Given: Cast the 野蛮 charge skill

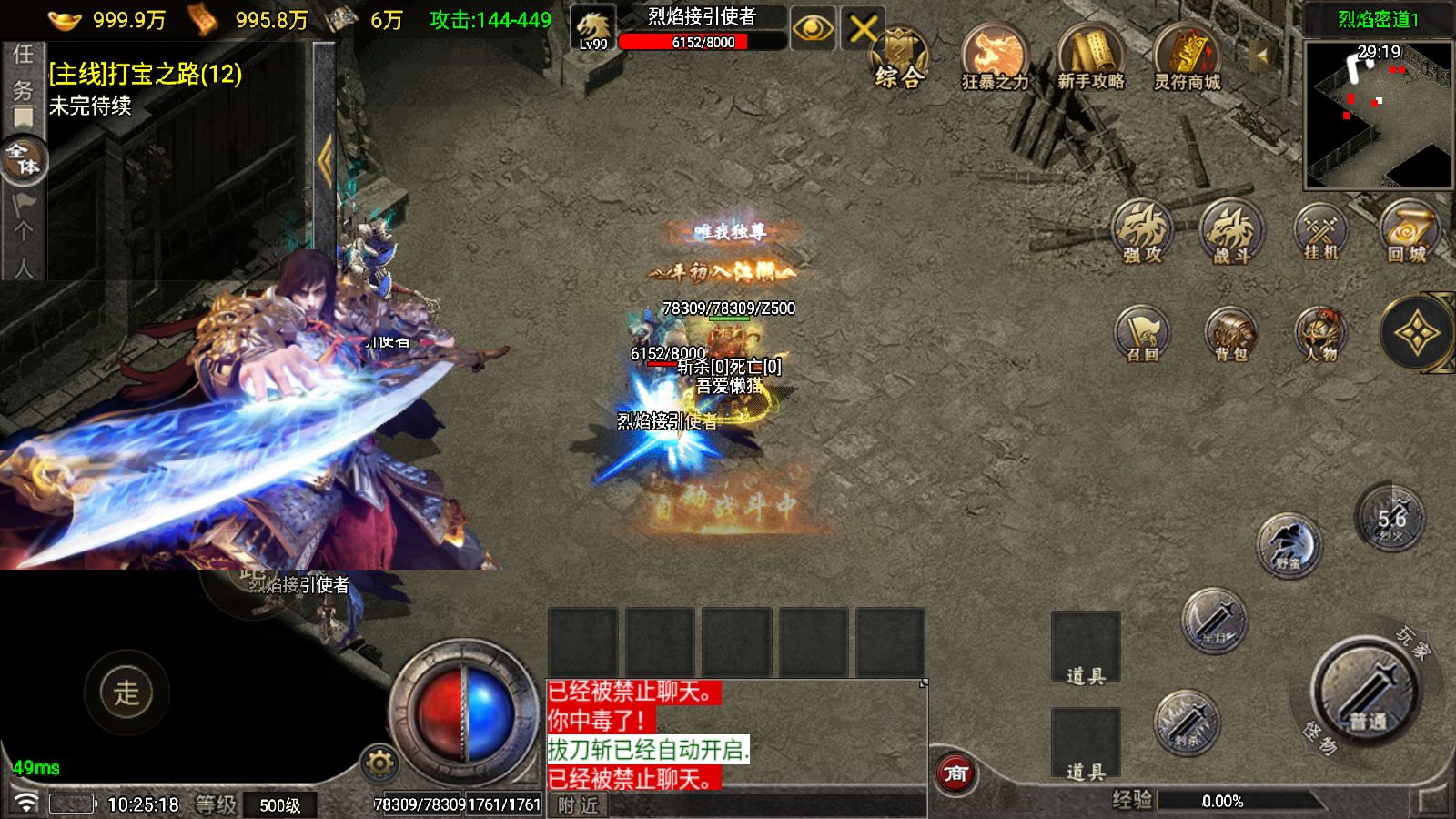Looking at the screenshot, I should coord(1289,545).
